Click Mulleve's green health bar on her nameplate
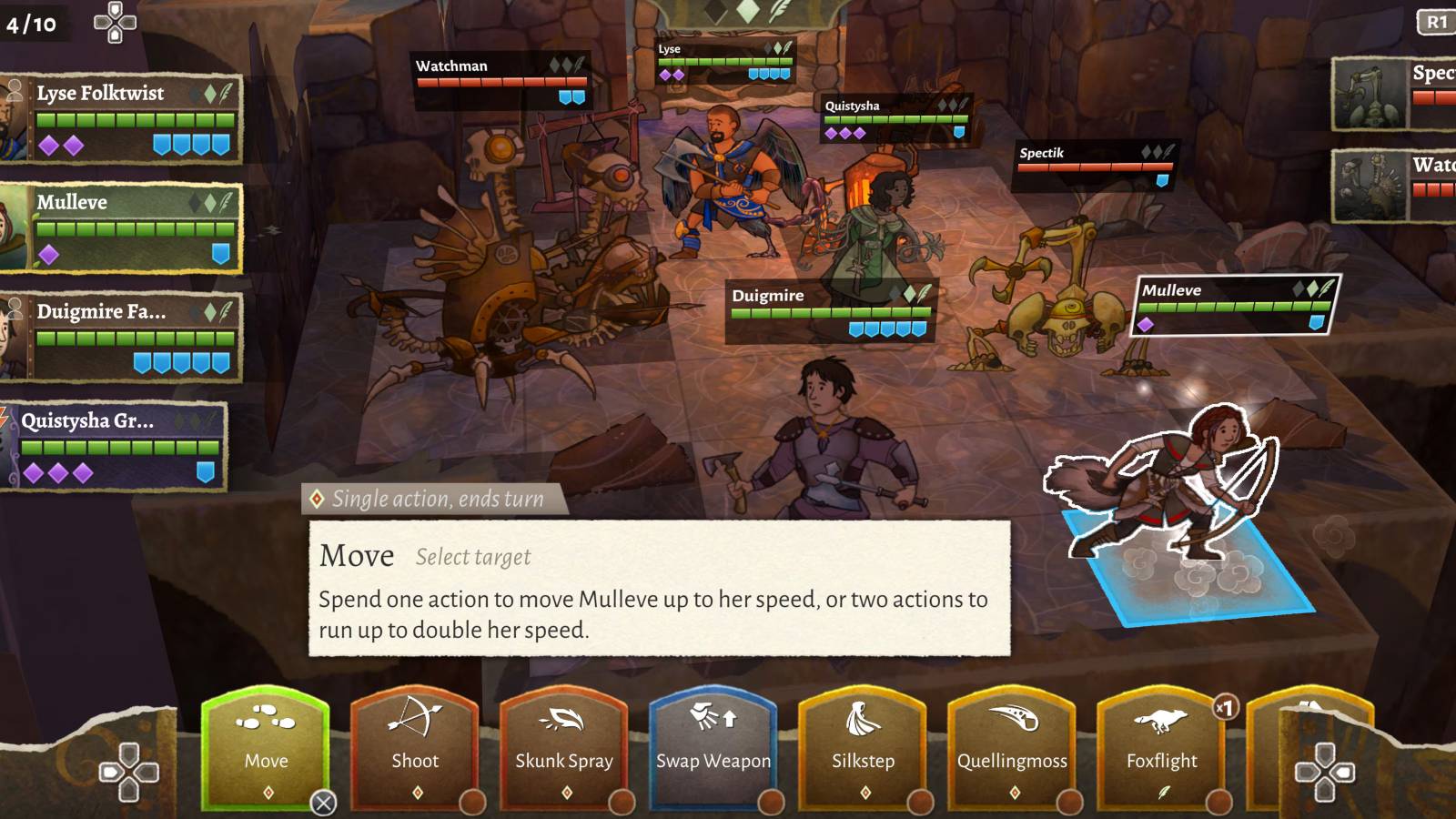 click(1233, 308)
